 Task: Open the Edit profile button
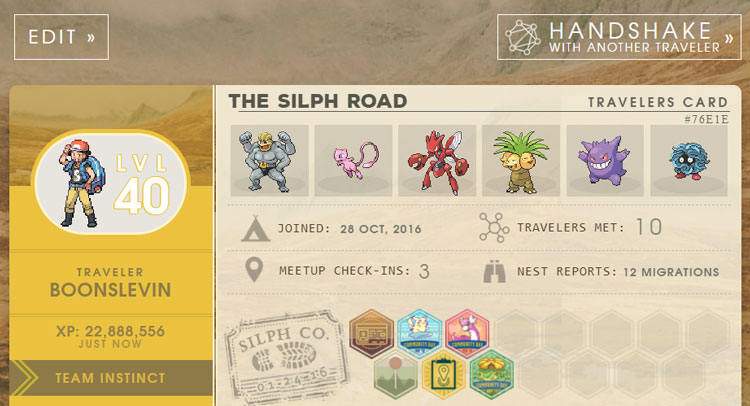coord(61,37)
